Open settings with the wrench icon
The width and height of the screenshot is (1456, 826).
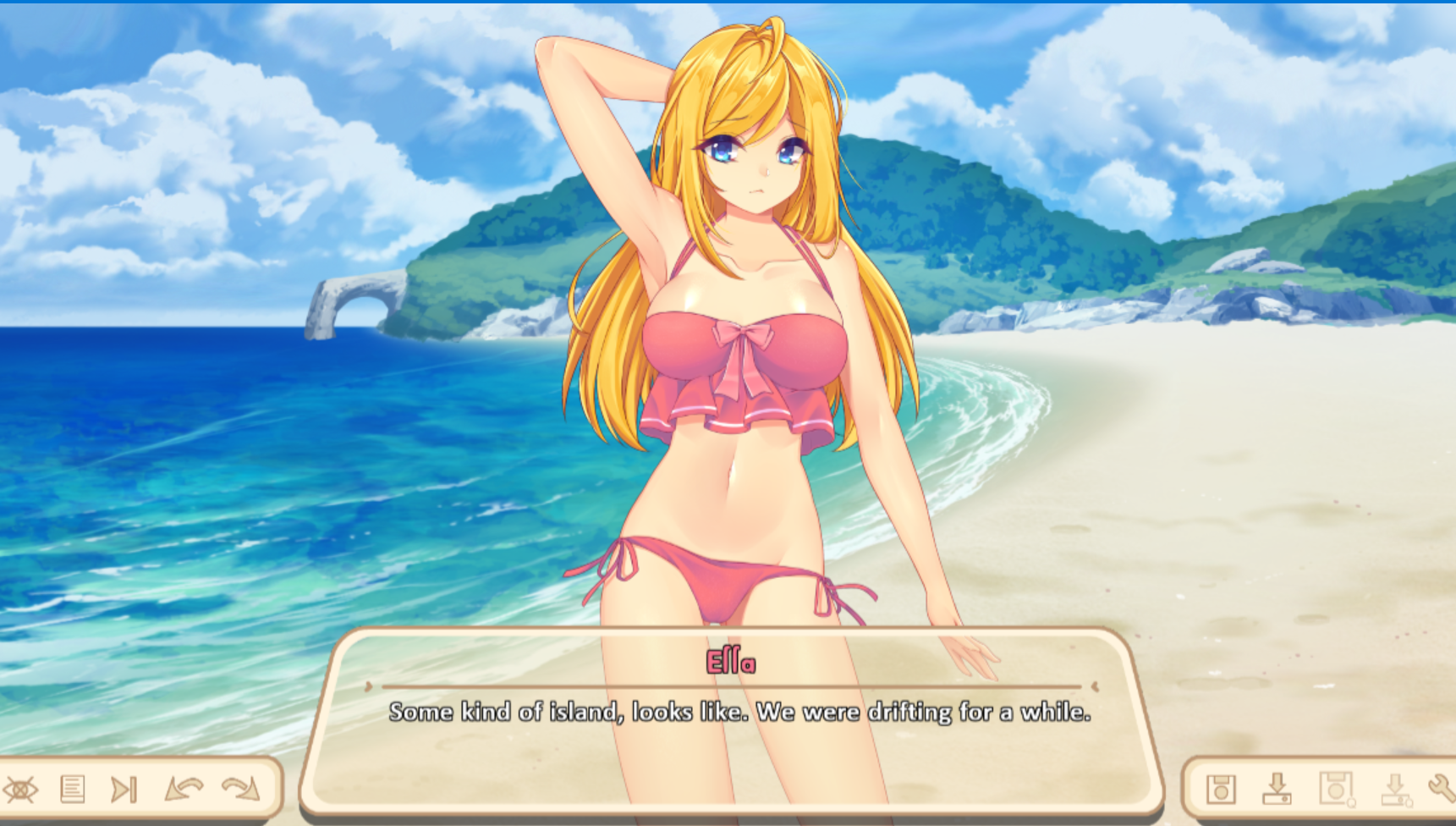[1442, 789]
